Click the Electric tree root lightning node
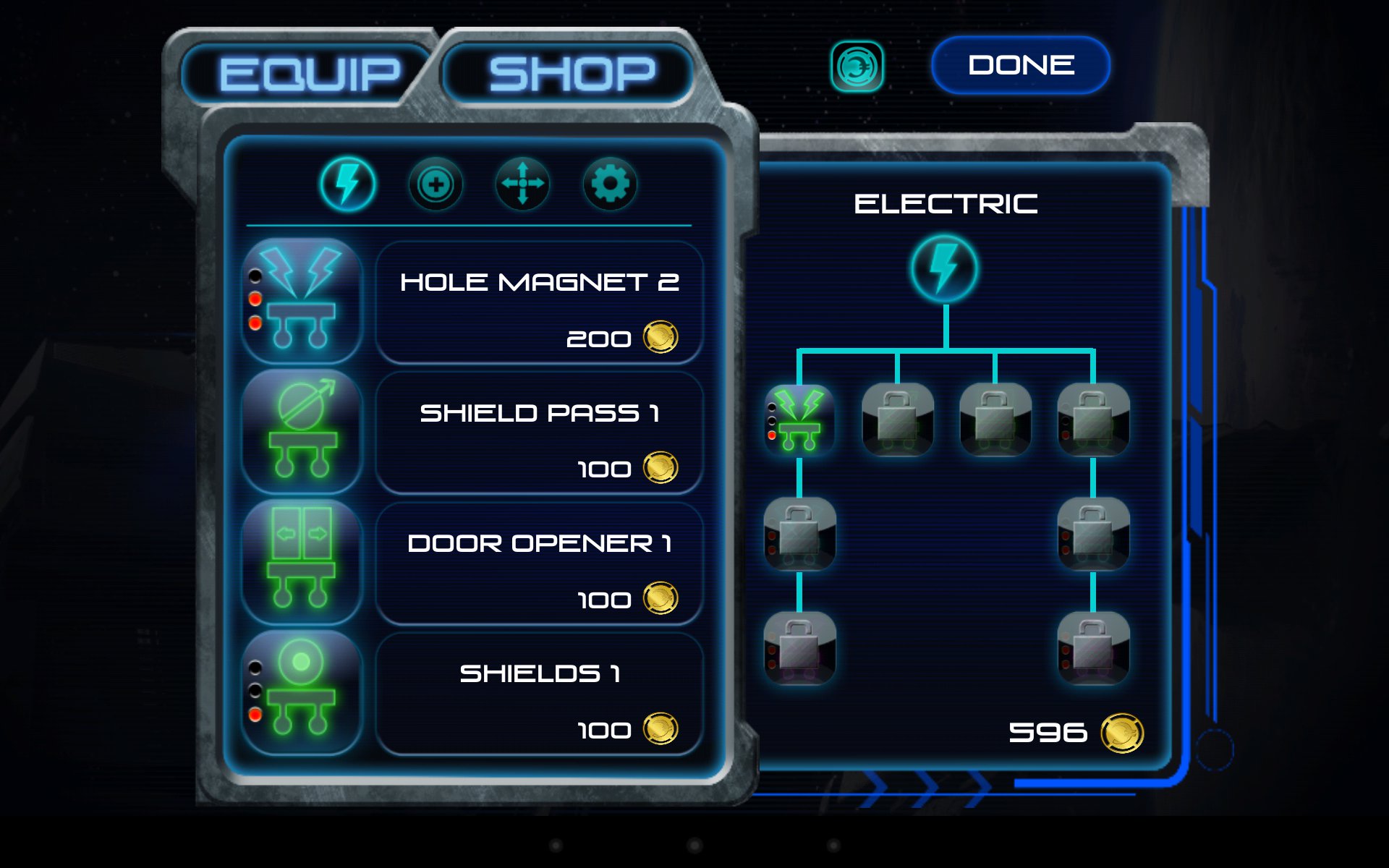 [x=945, y=268]
